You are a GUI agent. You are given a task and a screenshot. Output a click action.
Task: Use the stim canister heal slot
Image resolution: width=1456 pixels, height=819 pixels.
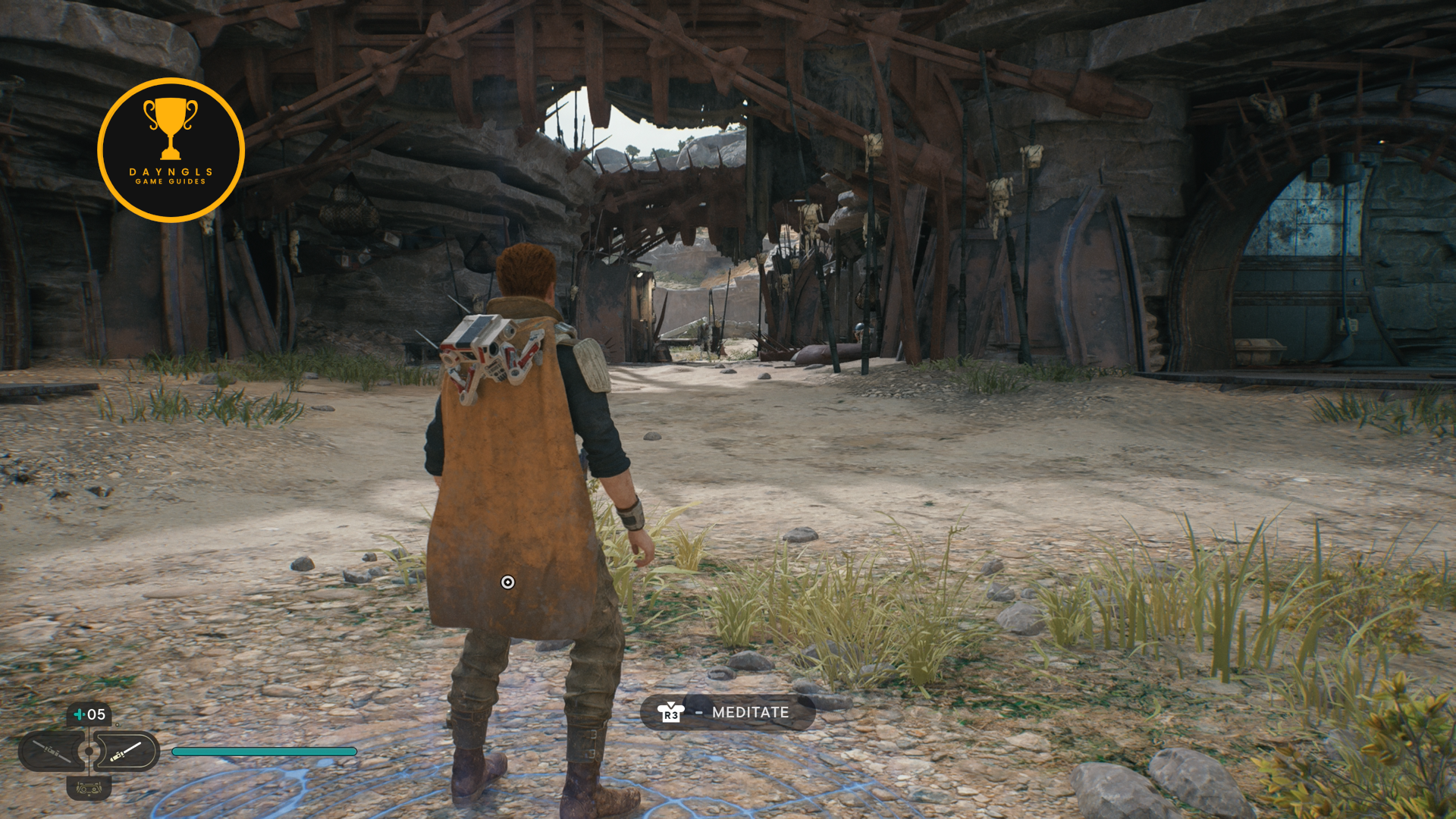click(x=89, y=714)
